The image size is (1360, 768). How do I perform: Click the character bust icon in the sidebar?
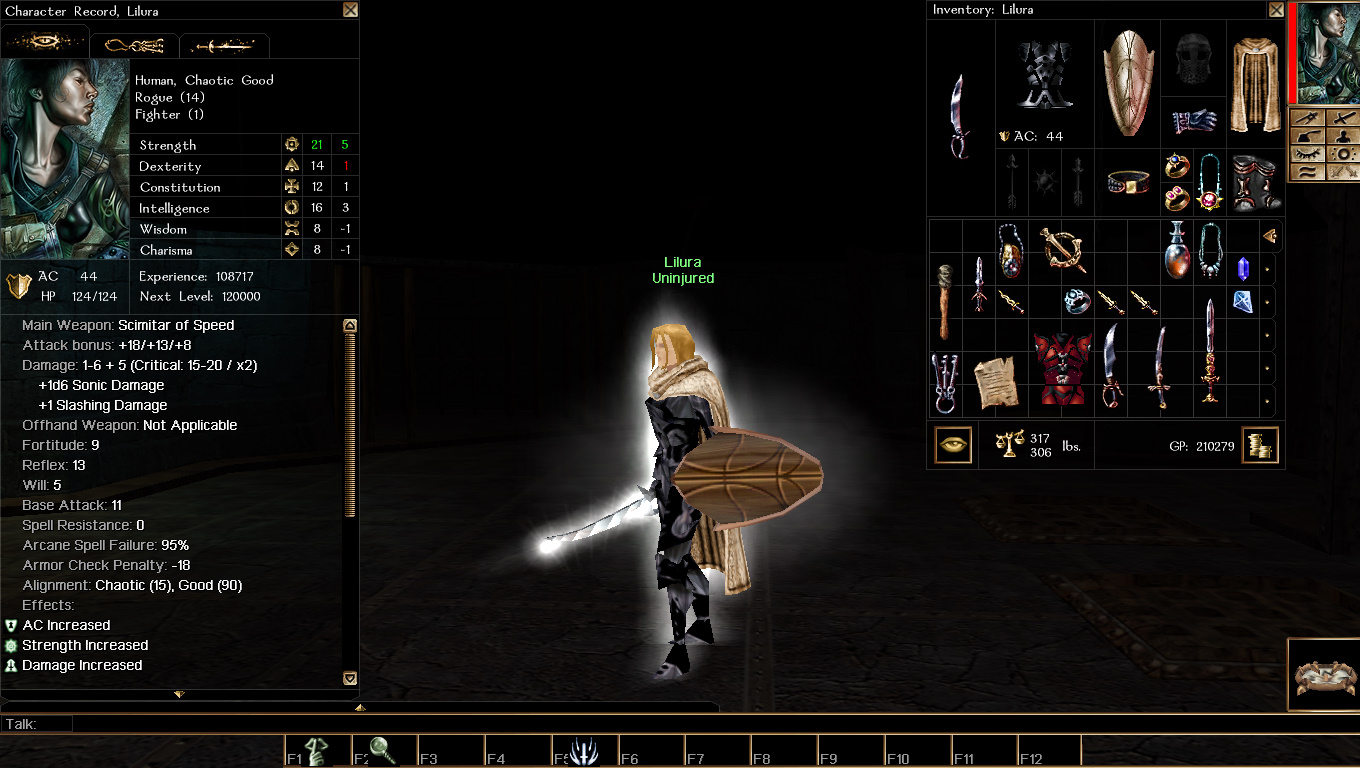[1343, 136]
